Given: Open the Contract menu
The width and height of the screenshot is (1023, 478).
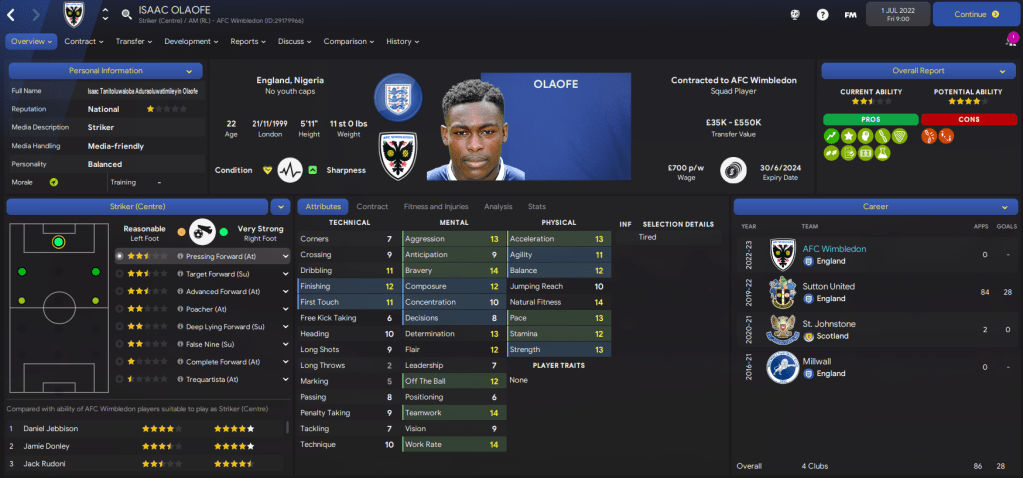Looking at the screenshot, I should click(x=83, y=42).
